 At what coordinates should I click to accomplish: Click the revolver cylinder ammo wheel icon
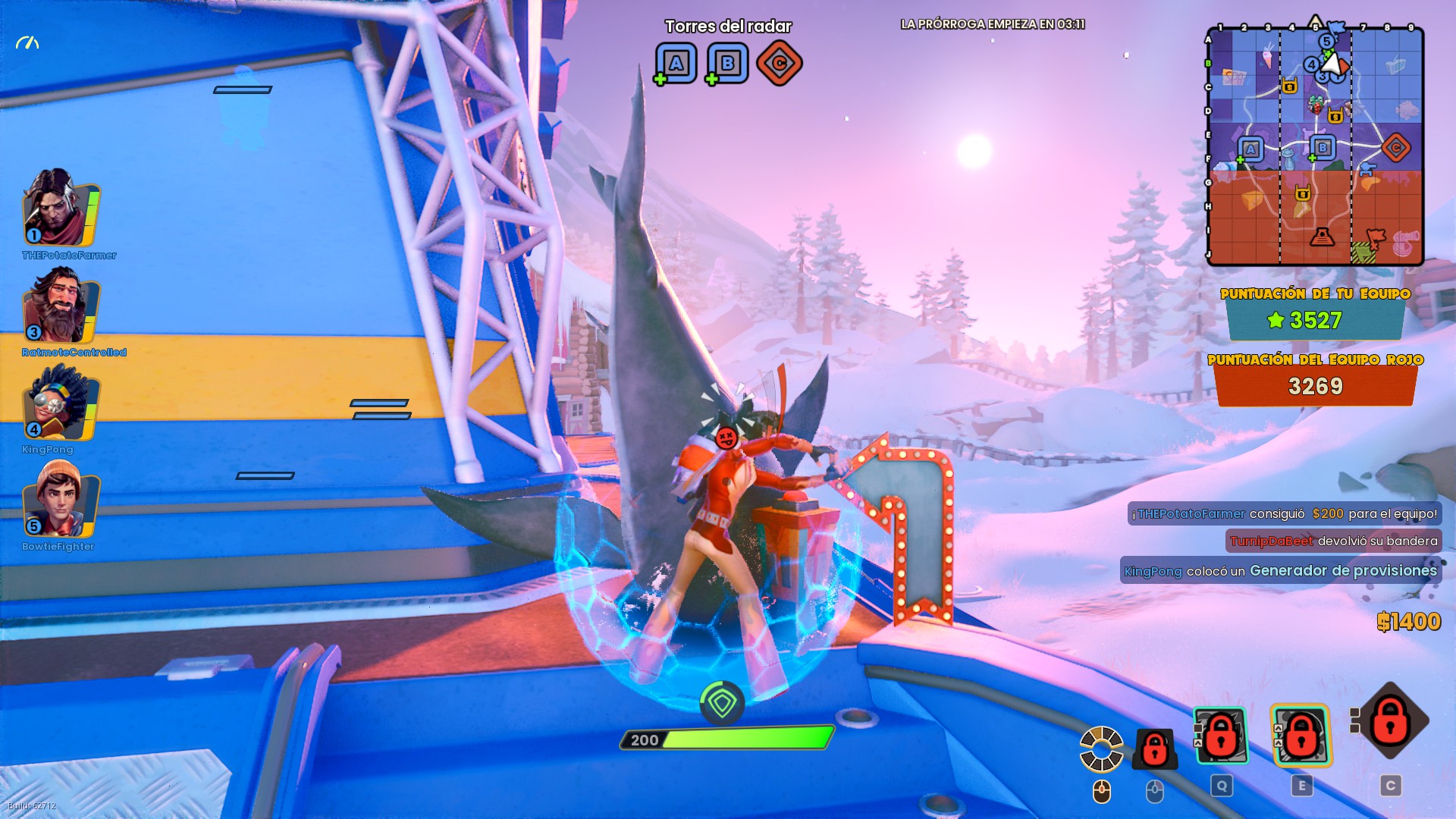coord(1101,748)
